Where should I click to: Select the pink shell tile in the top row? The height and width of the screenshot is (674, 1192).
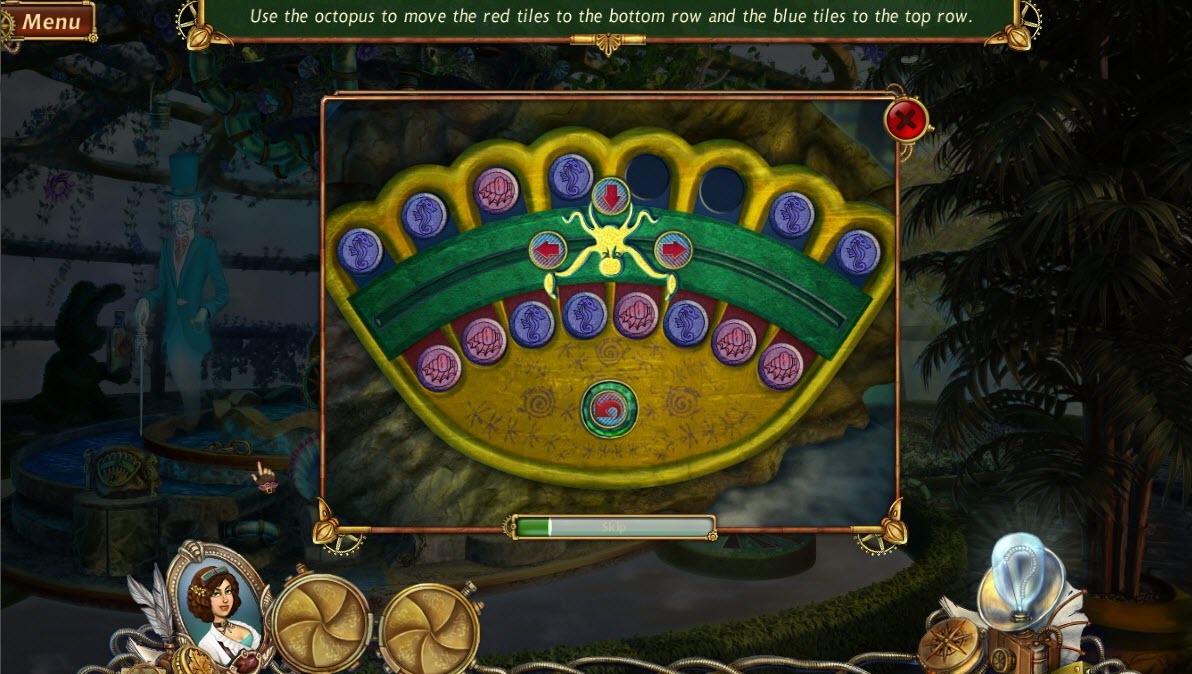pyautogui.click(x=495, y=190)
